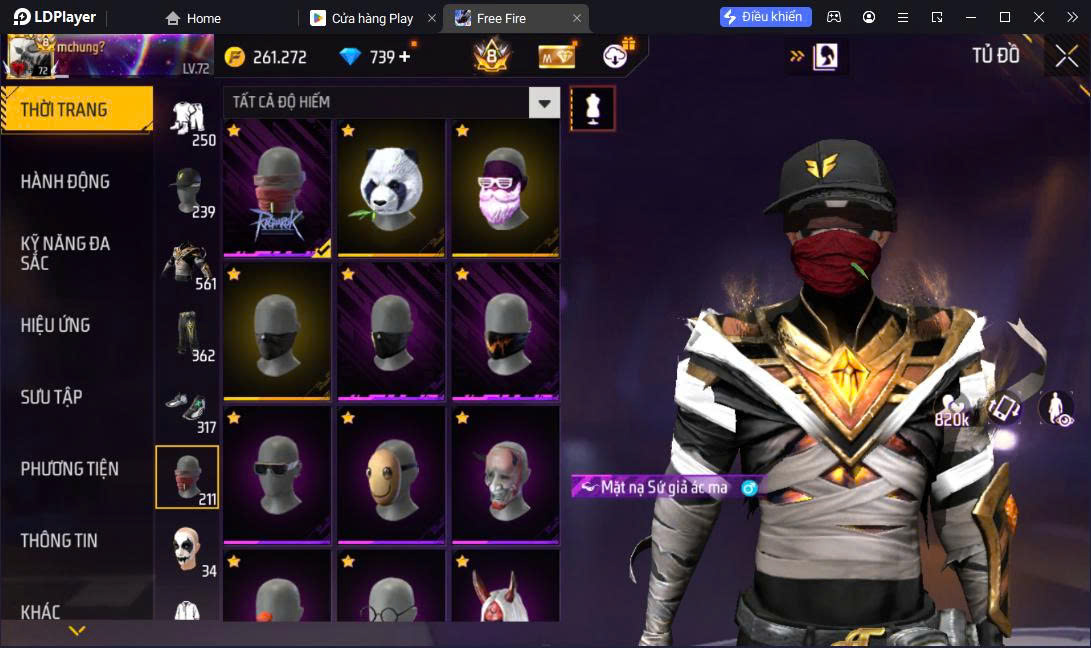Open the TẤT CẢ ĐỘ HIẾM rarity dropdown
Screen dimensions: 1091x648
coord(544,102)
